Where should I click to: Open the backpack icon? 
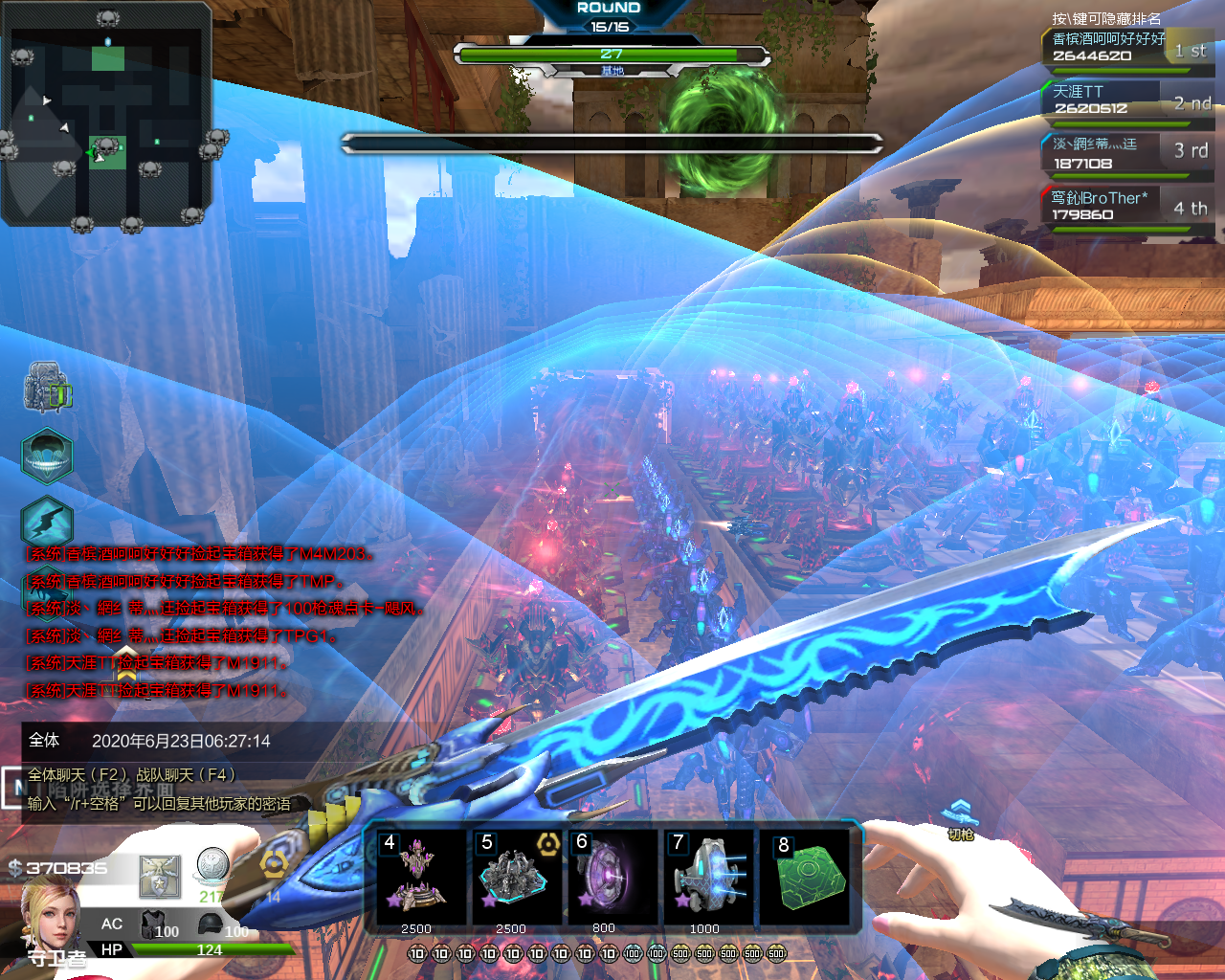[x=47, y=388]
